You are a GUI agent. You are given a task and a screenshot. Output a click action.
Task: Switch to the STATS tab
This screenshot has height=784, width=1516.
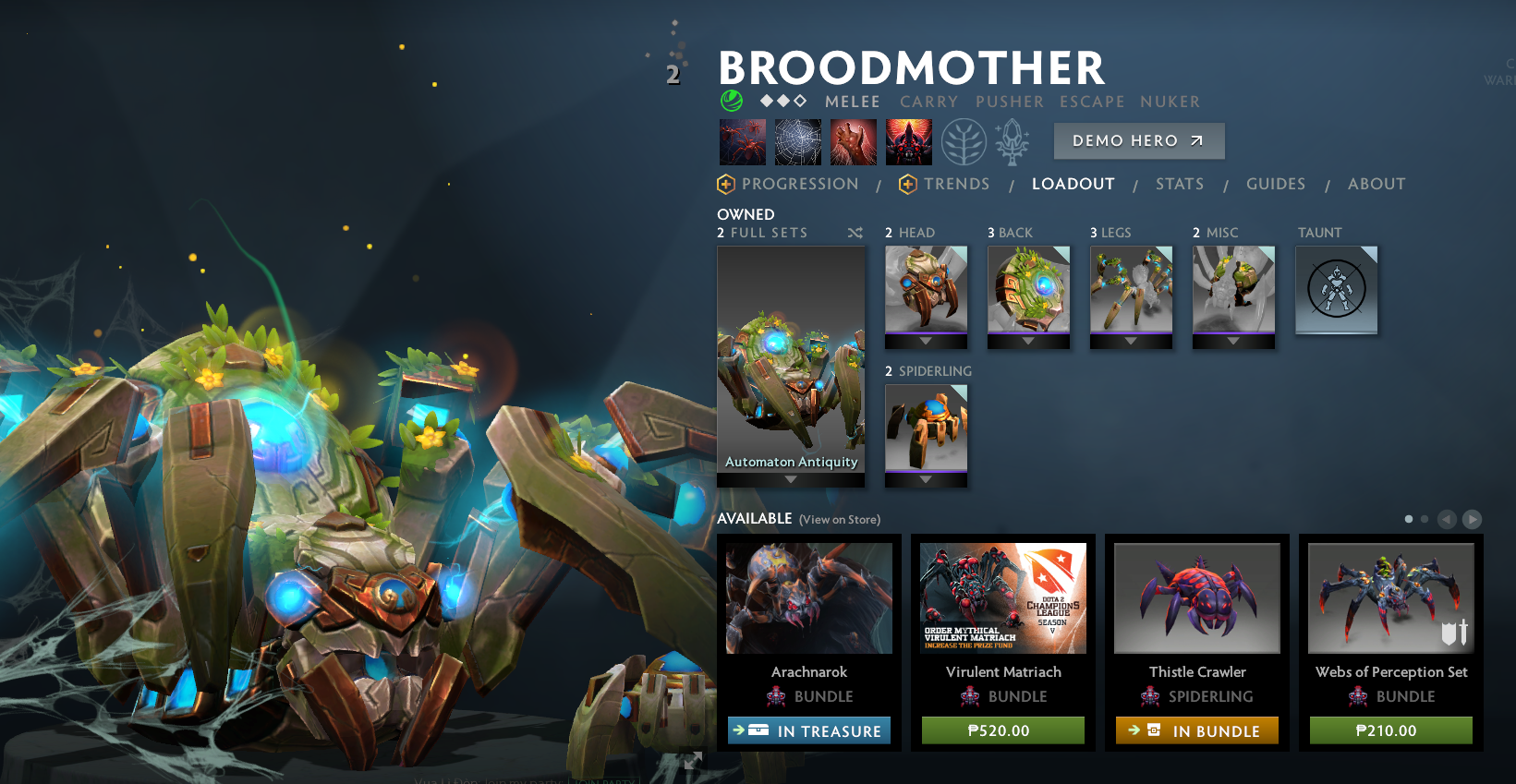pyautogui.click(x=1180, y=184)
